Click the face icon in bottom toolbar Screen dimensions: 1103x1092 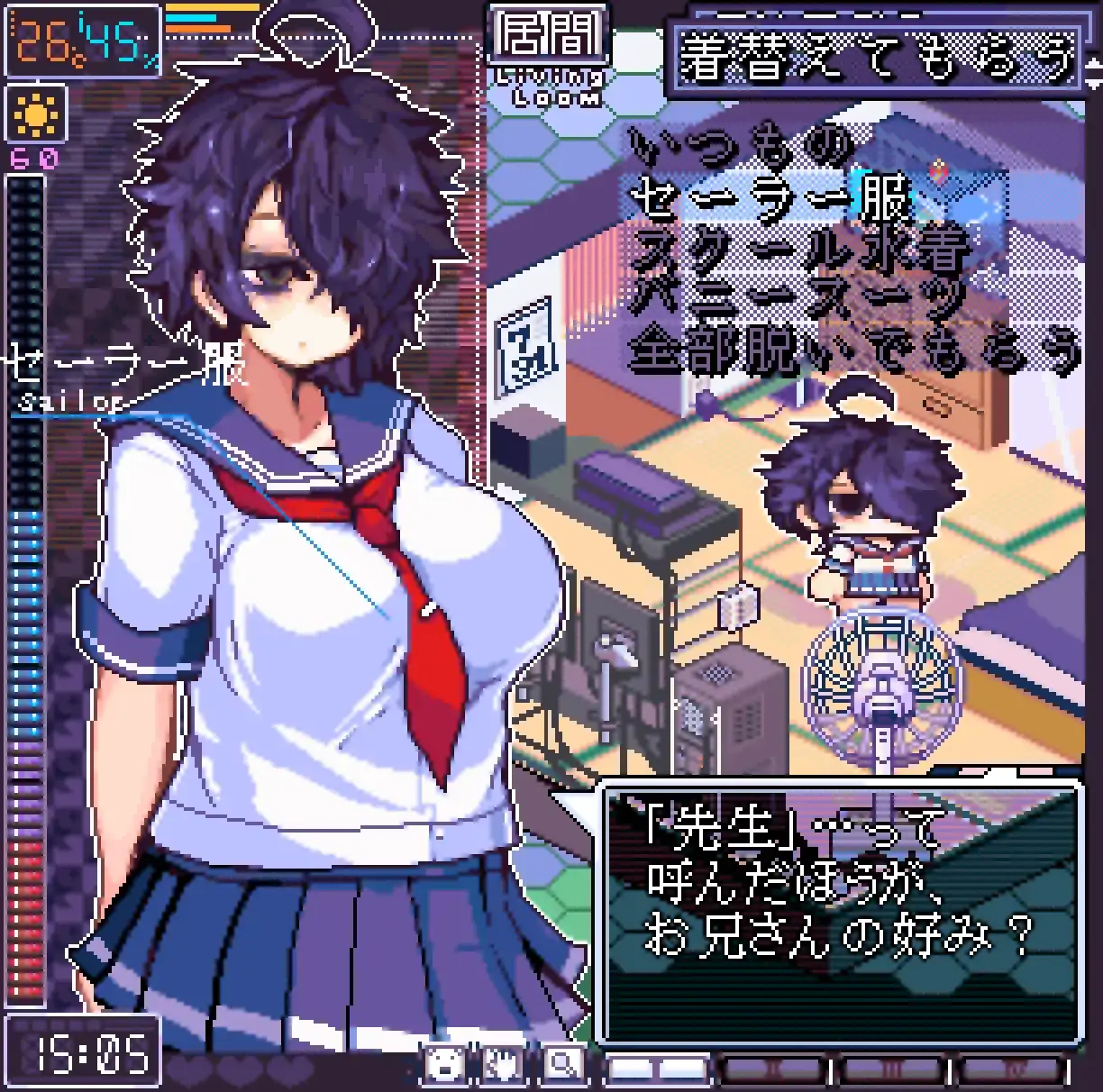(444, 1065)
